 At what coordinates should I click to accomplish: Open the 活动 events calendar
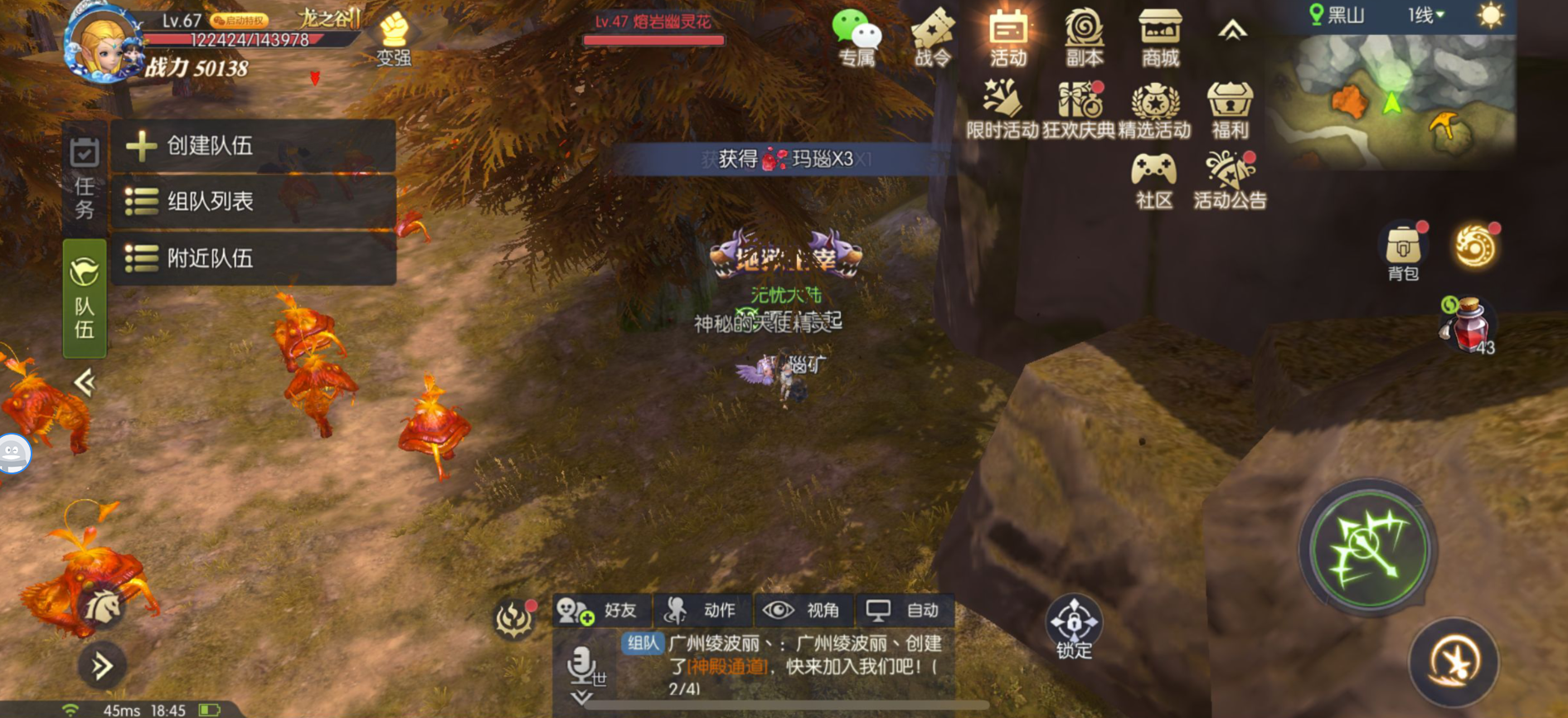tap(1007, 38)
